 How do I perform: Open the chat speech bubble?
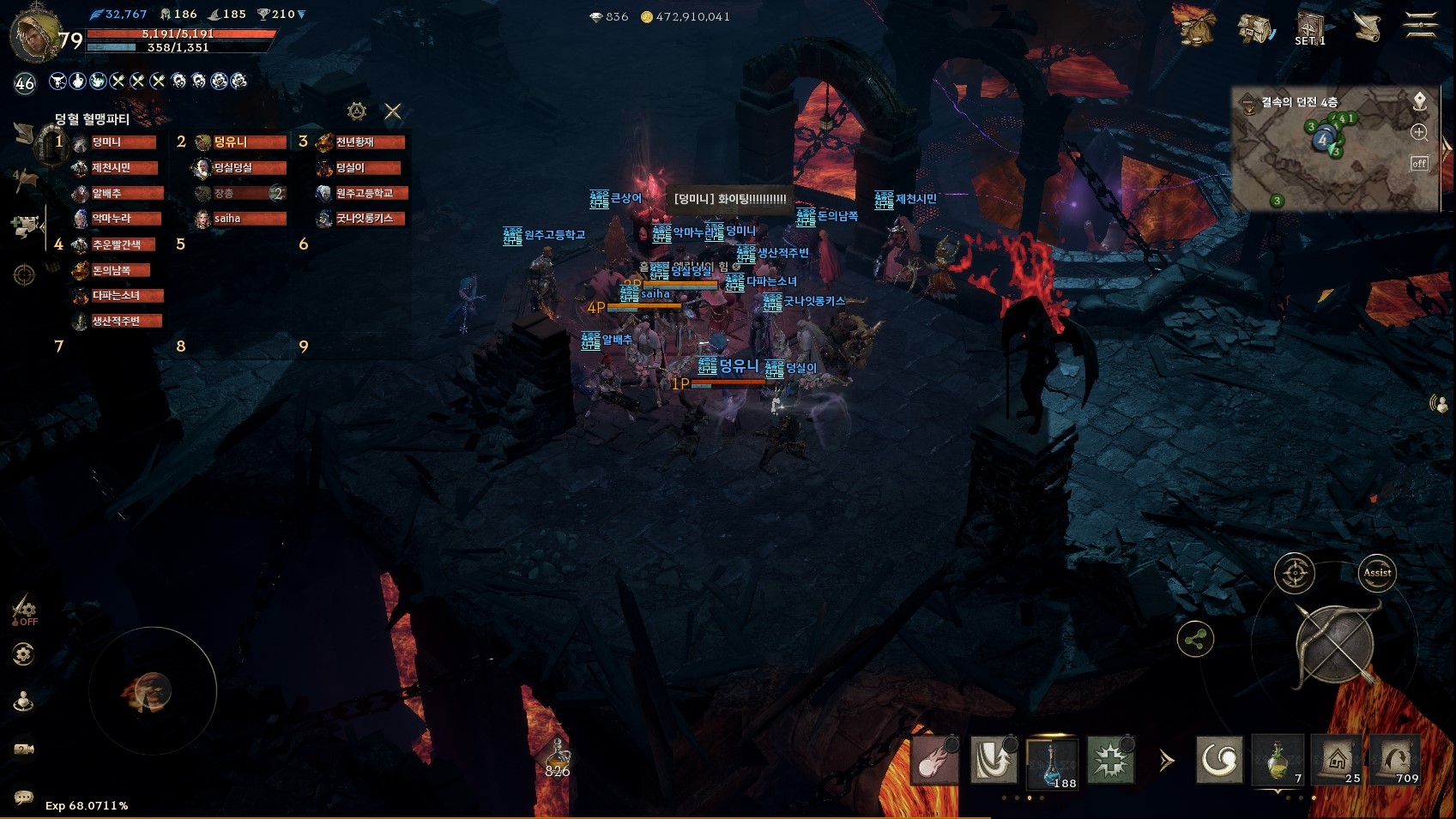coord(23,798)
